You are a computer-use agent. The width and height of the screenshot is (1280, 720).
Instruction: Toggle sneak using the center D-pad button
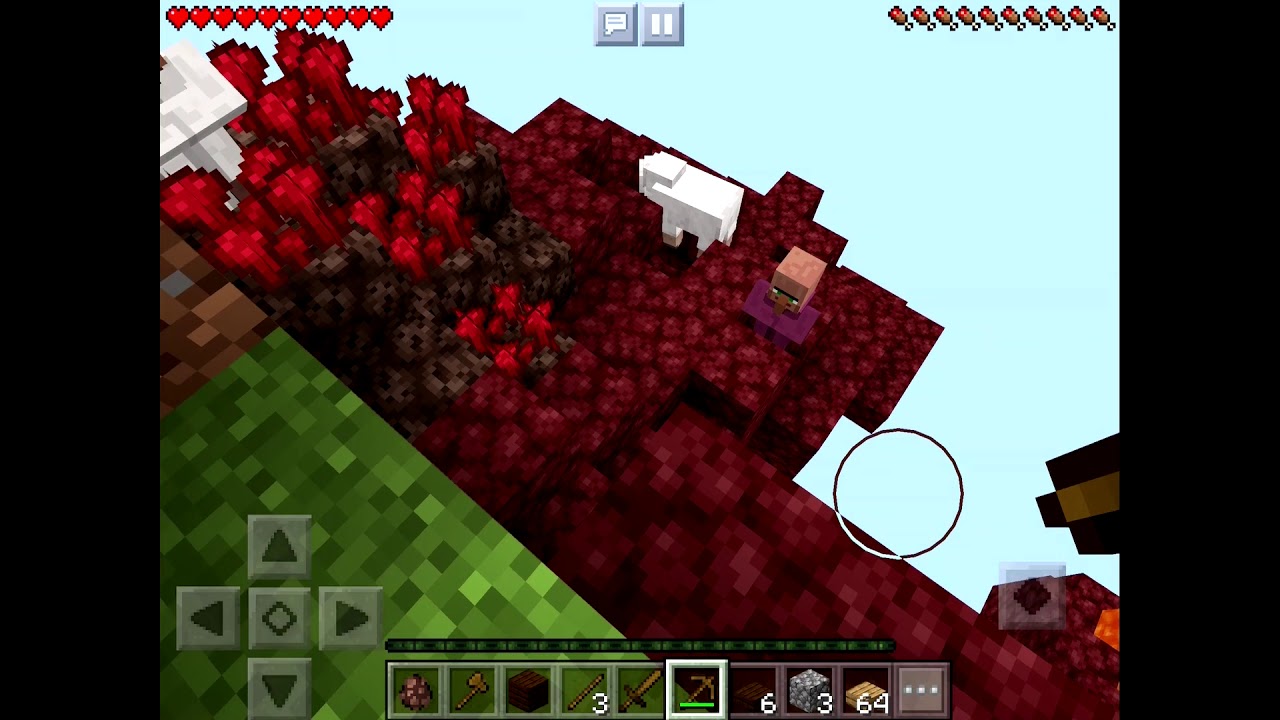[278, 619]
